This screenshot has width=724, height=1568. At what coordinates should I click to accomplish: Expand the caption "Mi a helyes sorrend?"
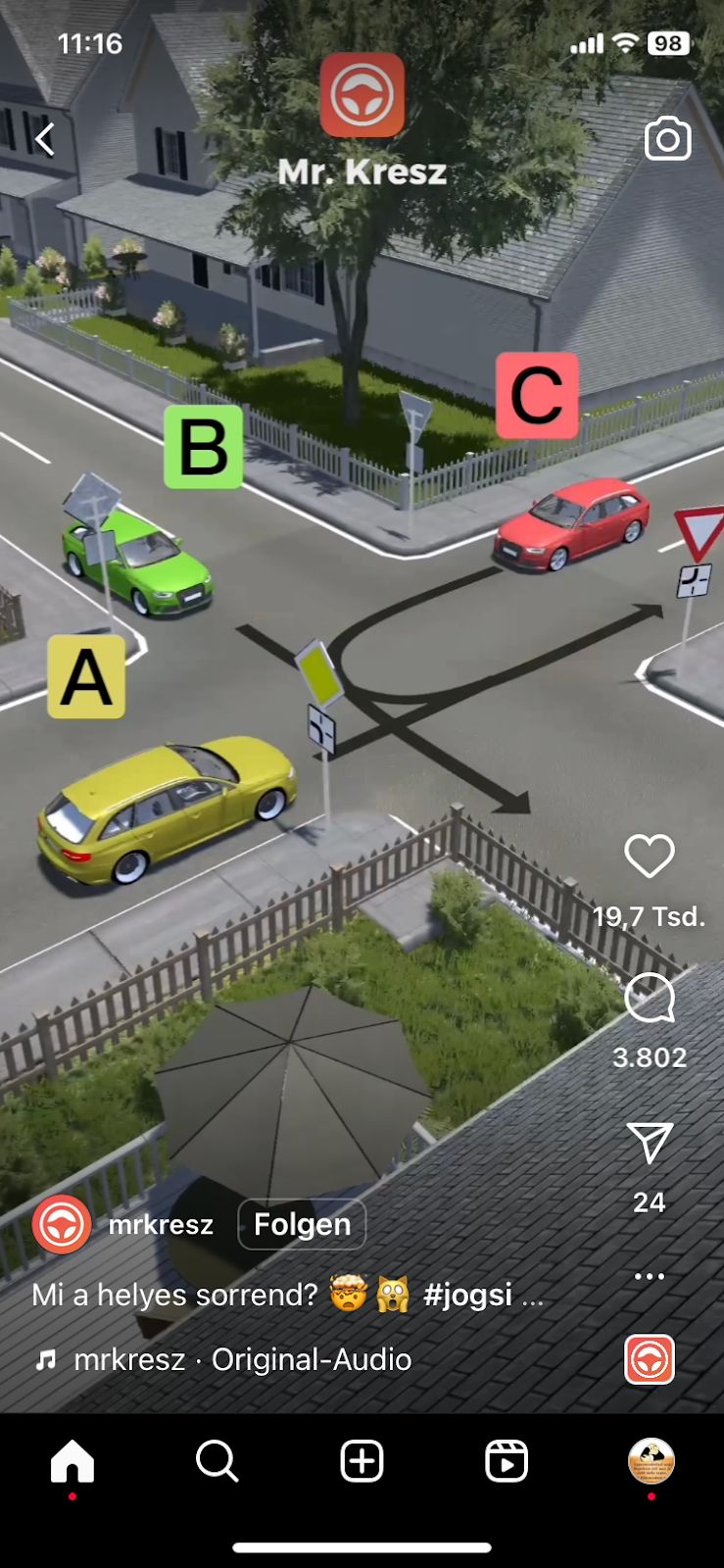coord(286,1295)
